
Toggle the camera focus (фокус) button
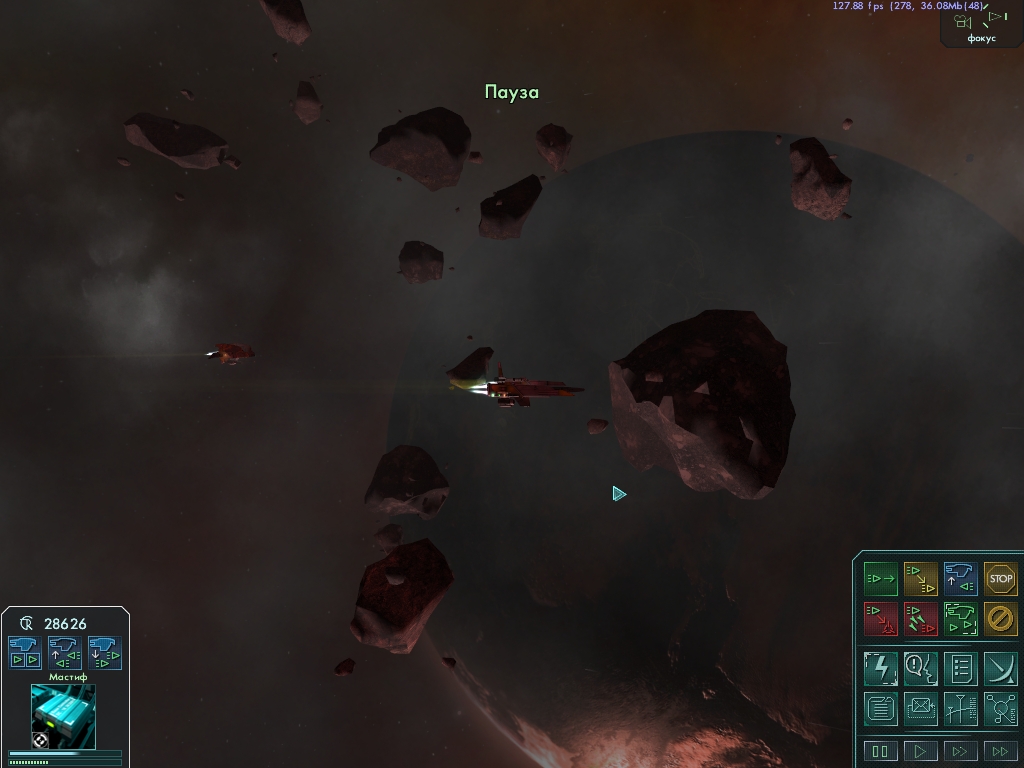click(981, 23)
